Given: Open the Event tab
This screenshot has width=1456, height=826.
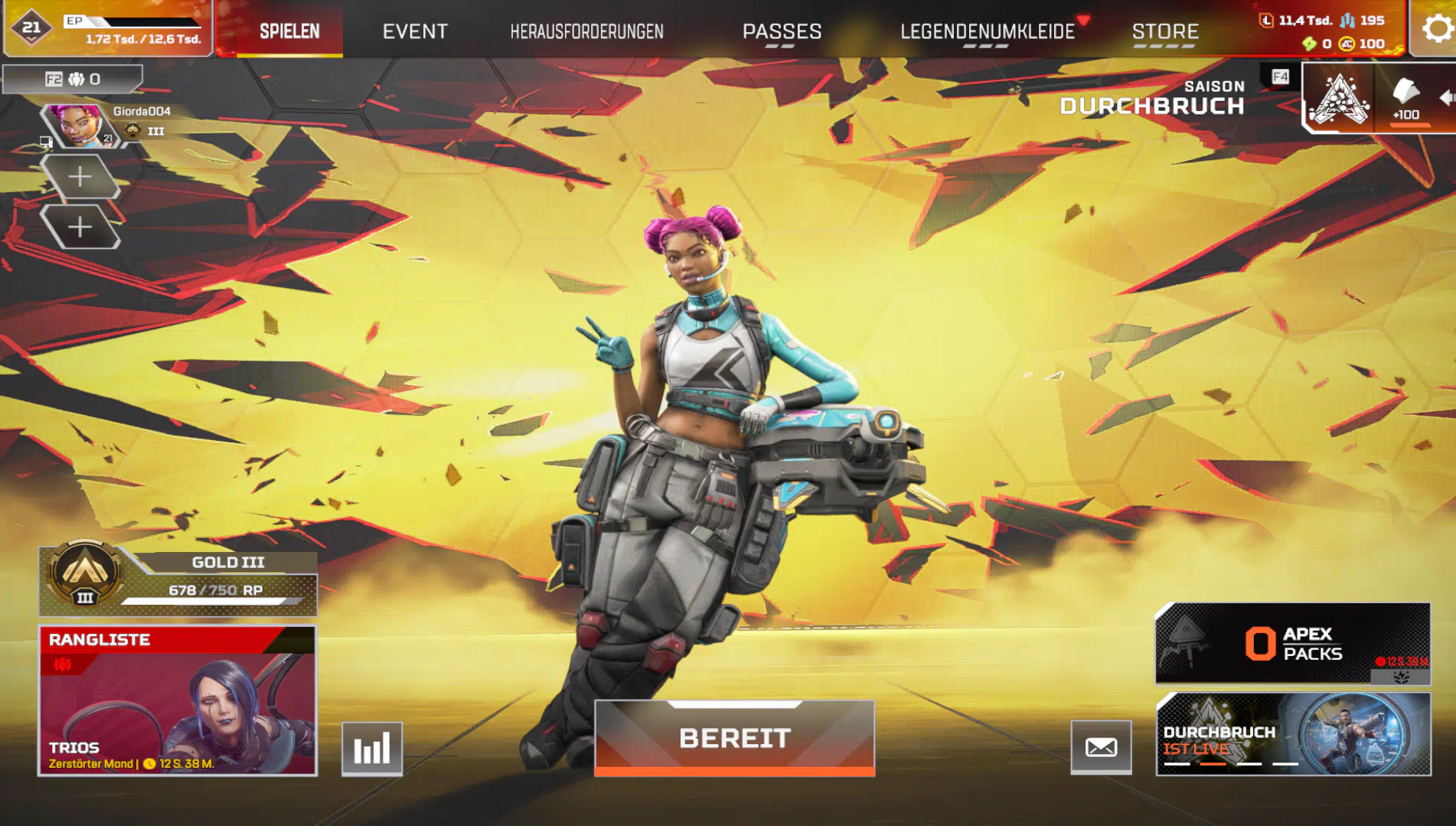Looking at the screenshot, I should [415, 31].
